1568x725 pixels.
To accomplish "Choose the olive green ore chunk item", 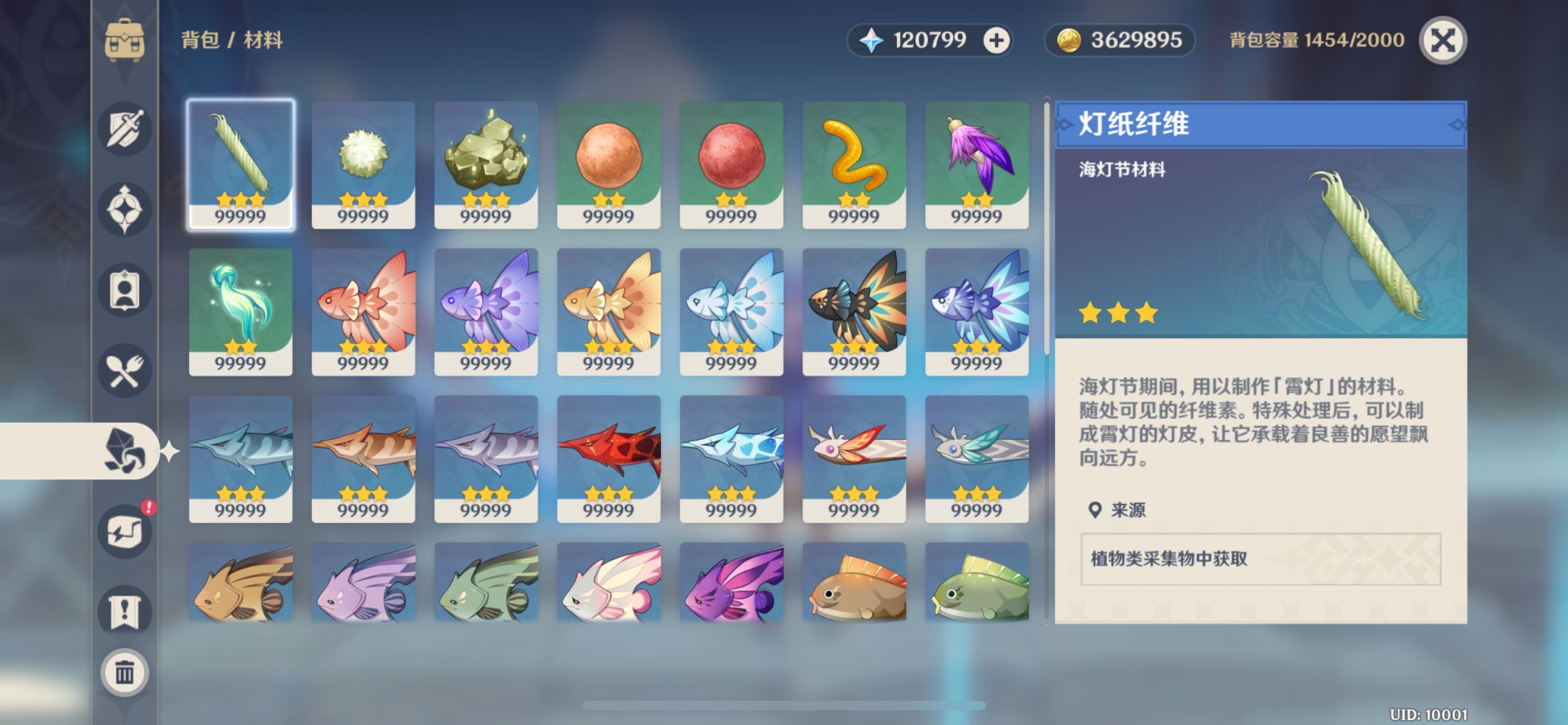I will [x=486, y=165].
